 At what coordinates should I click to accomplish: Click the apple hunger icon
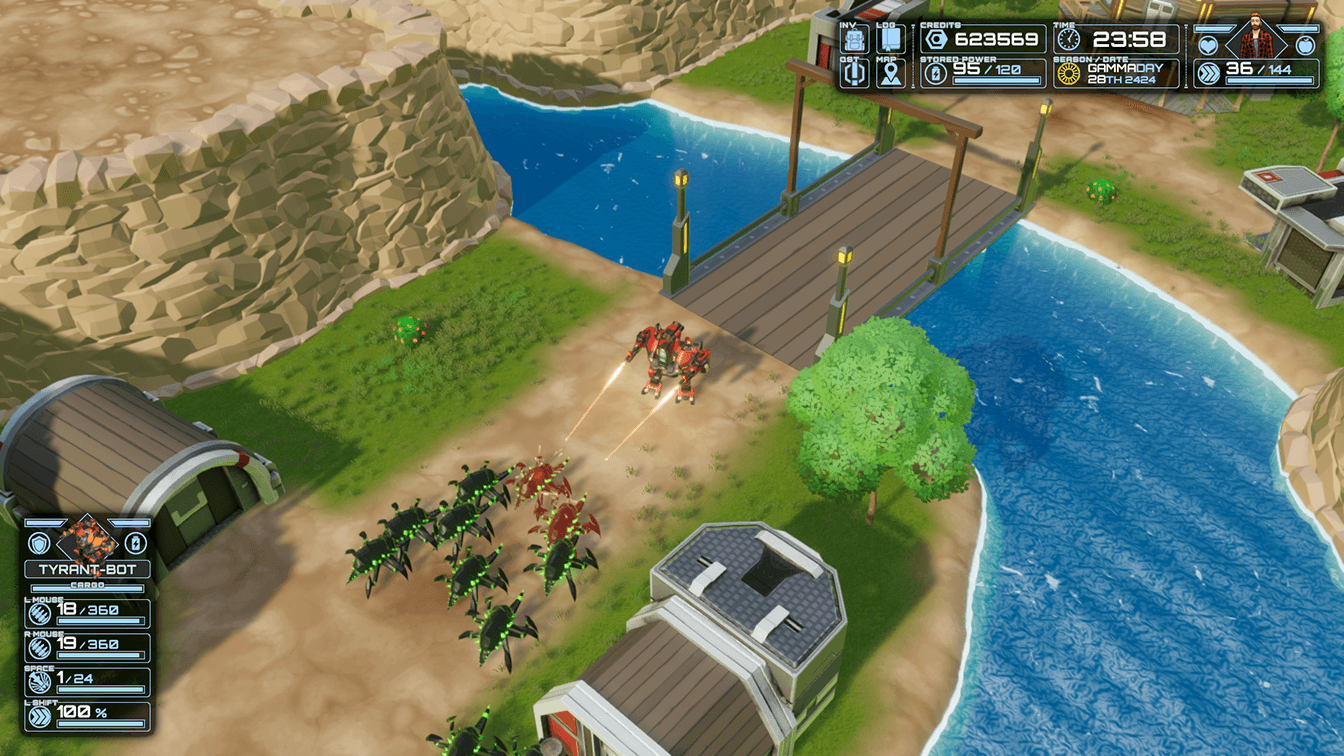click(x=1304, y=44)
